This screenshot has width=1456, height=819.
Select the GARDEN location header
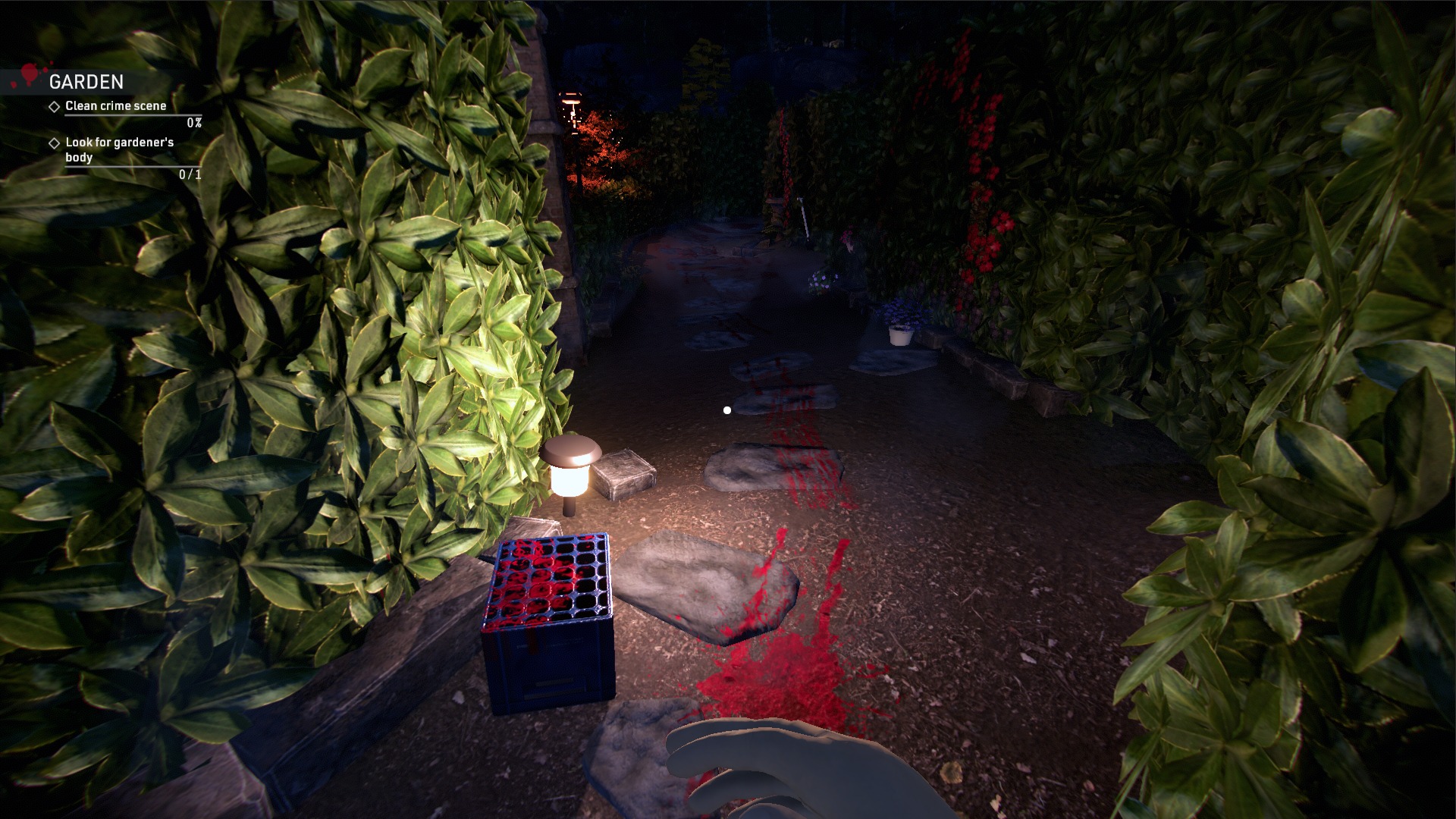pyautogui.click(x=86, y=82)
